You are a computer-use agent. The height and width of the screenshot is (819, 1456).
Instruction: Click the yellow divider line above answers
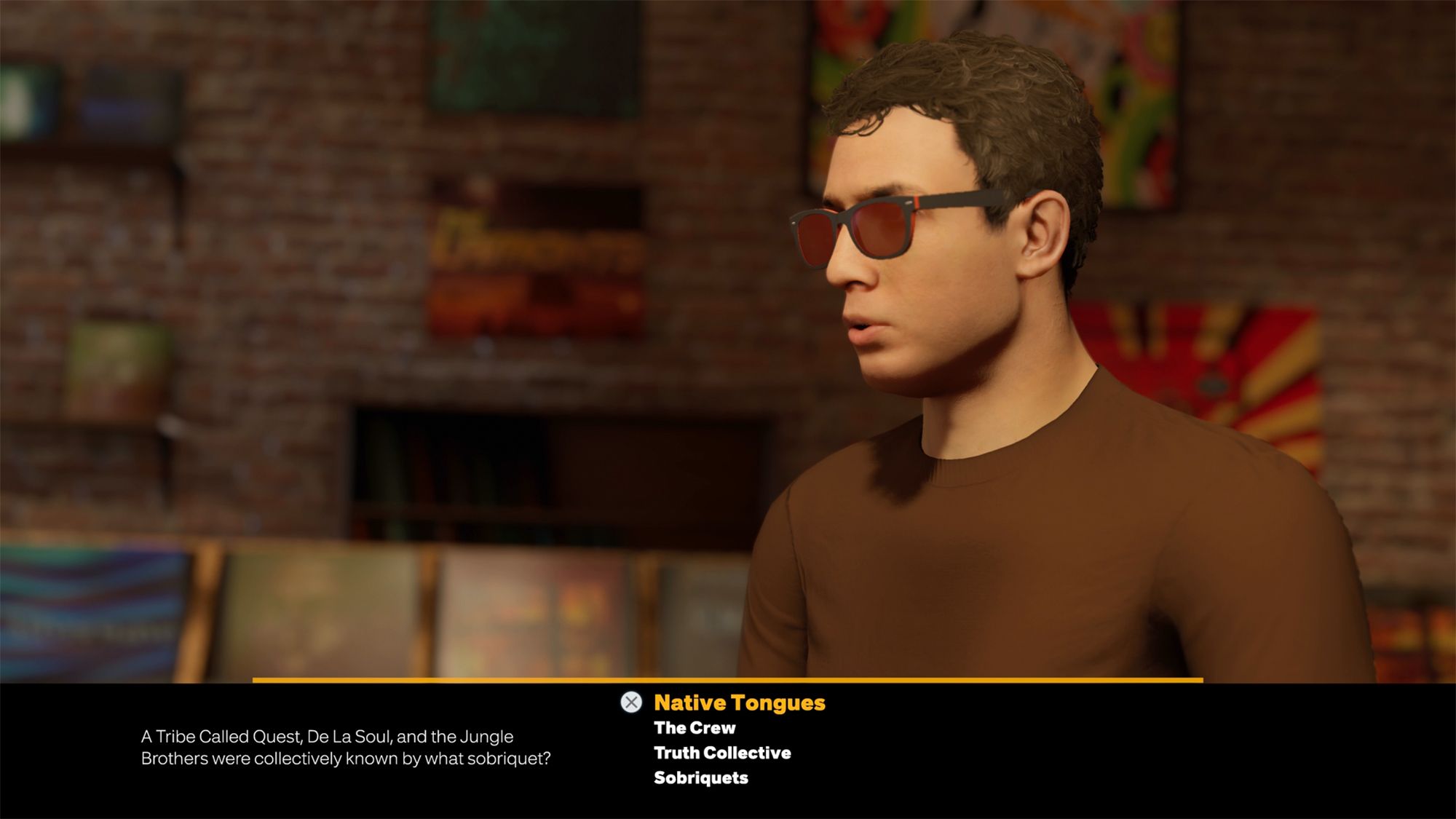tap(728, 678)
